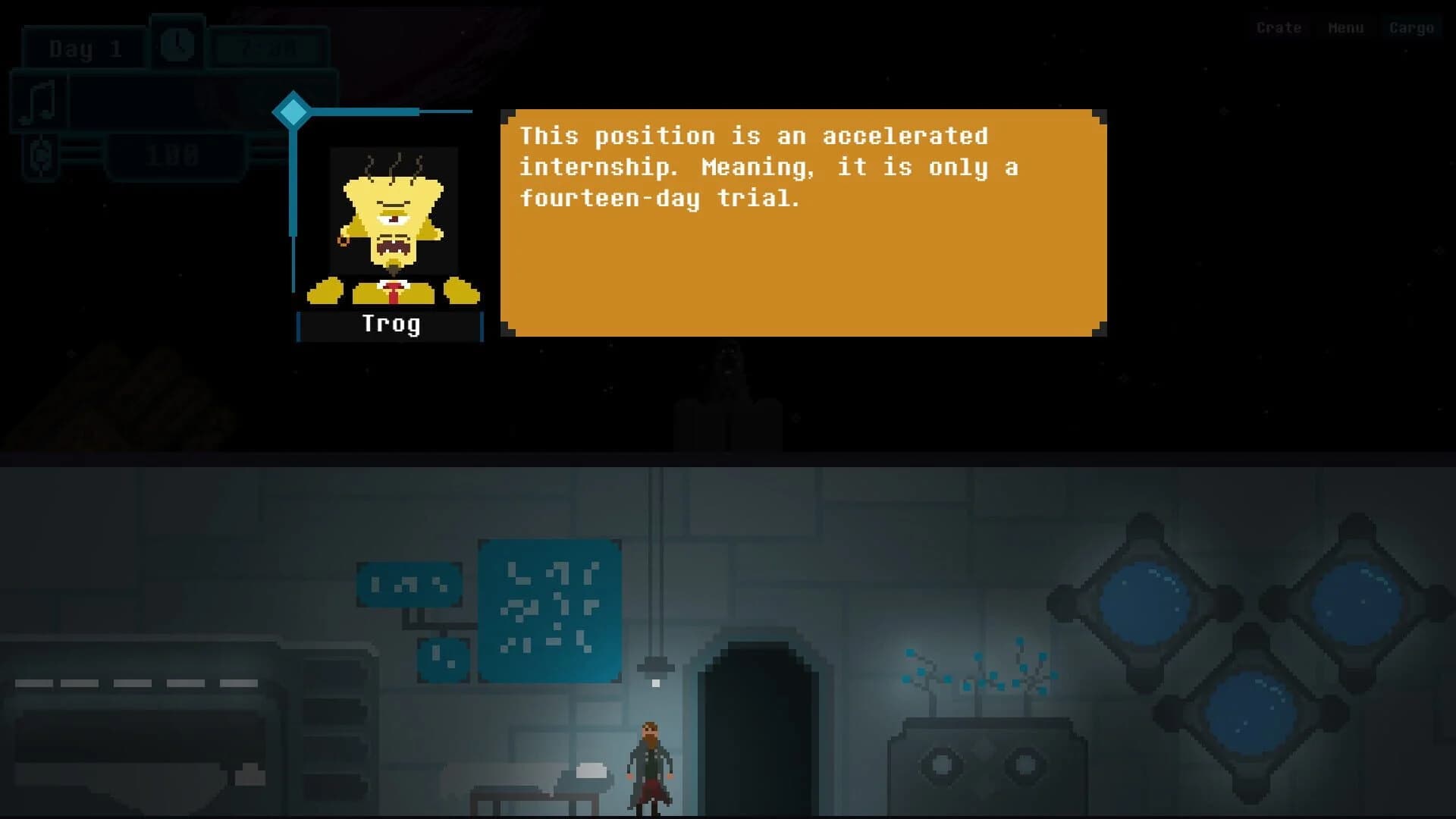Viewport: 1456px width, 819px height.
Task: Click the 100 credits counter
Action: tap(173, 155)
